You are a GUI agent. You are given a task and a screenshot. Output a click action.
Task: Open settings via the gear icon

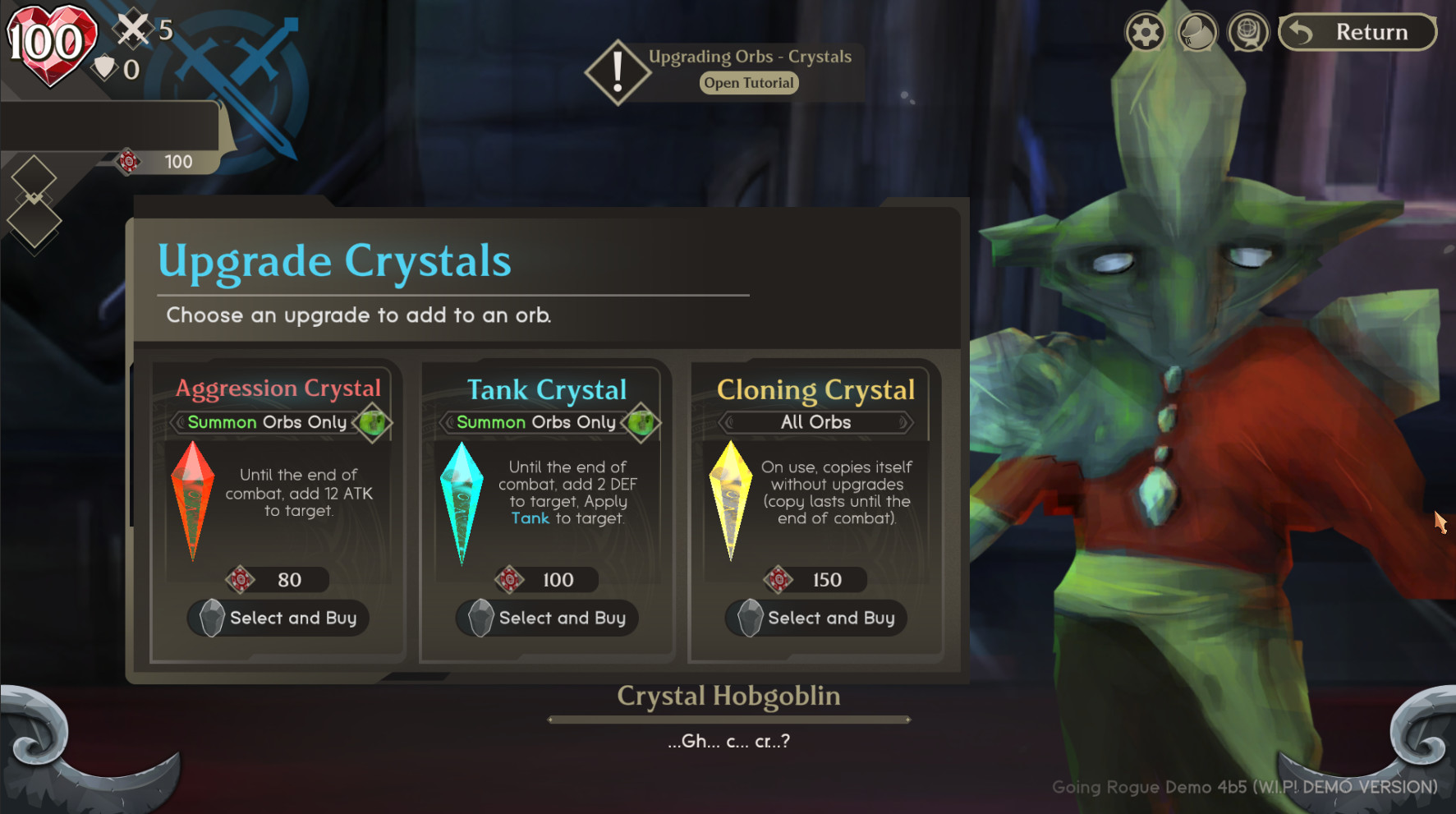point(1146,34)
